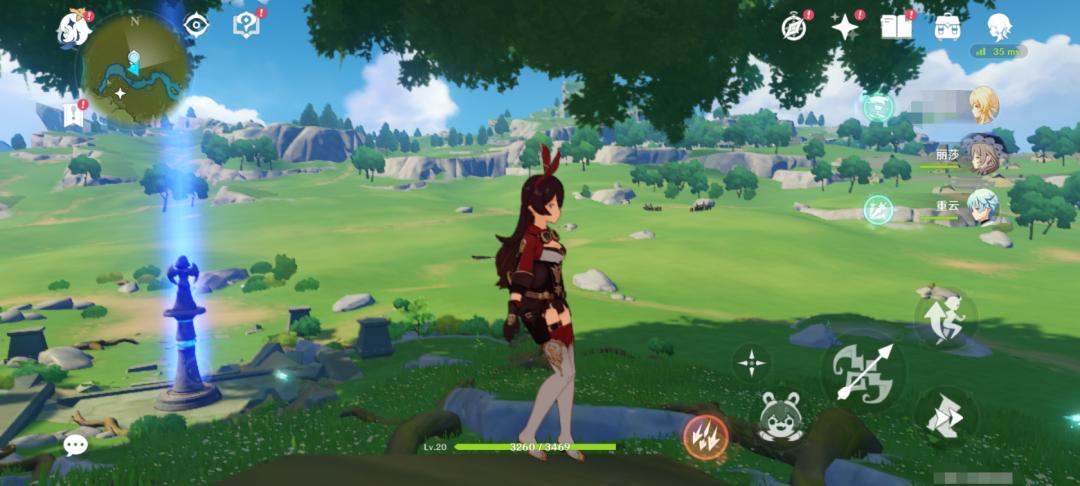1080x486 pixels.
Task: Open the tutorial question mark icon
Action: (x=245, y=25)
